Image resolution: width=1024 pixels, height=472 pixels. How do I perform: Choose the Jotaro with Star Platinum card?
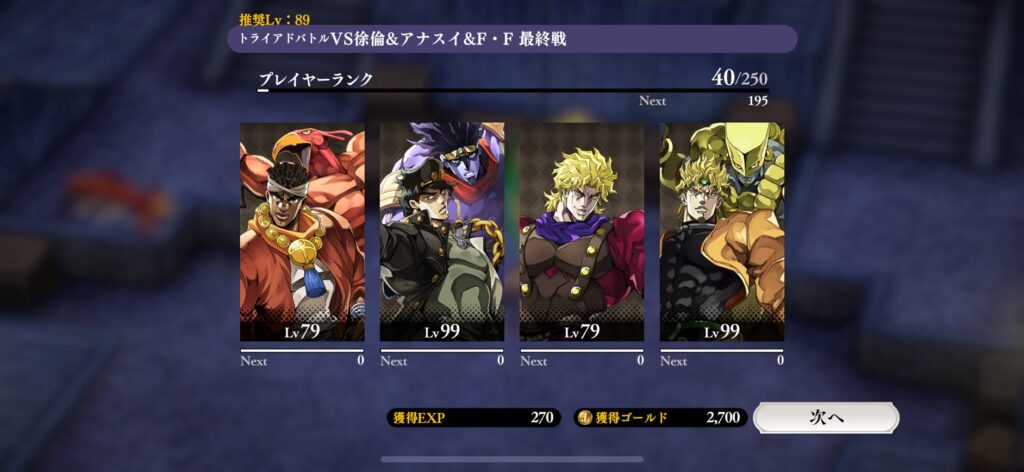click(442, 232)
